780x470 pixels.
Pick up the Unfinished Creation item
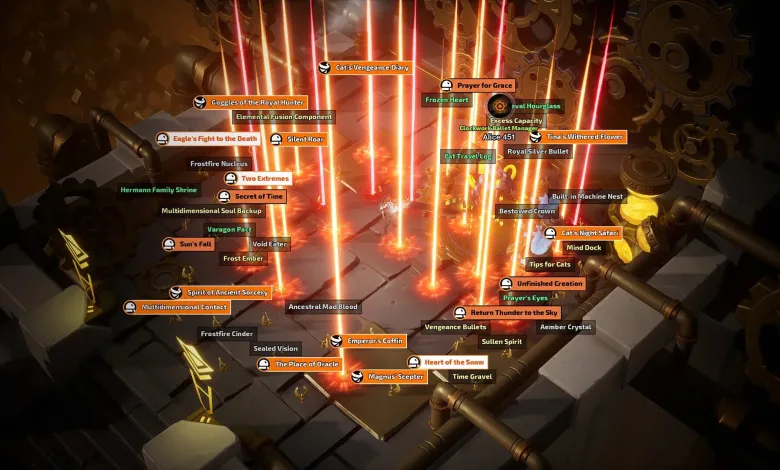click(549, 284)
